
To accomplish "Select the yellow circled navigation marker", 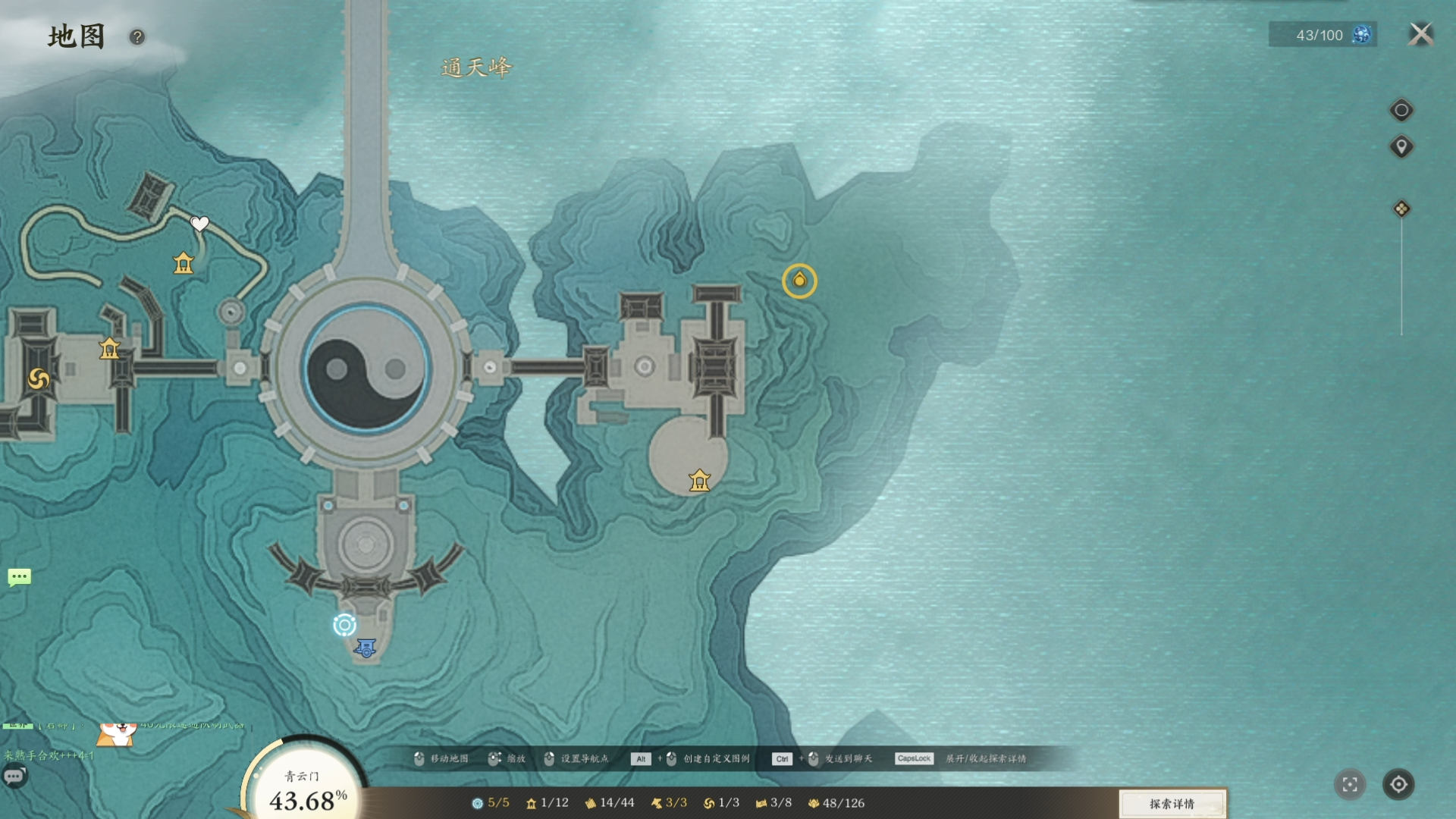I will pyautogui.click(x=799, y=281).
